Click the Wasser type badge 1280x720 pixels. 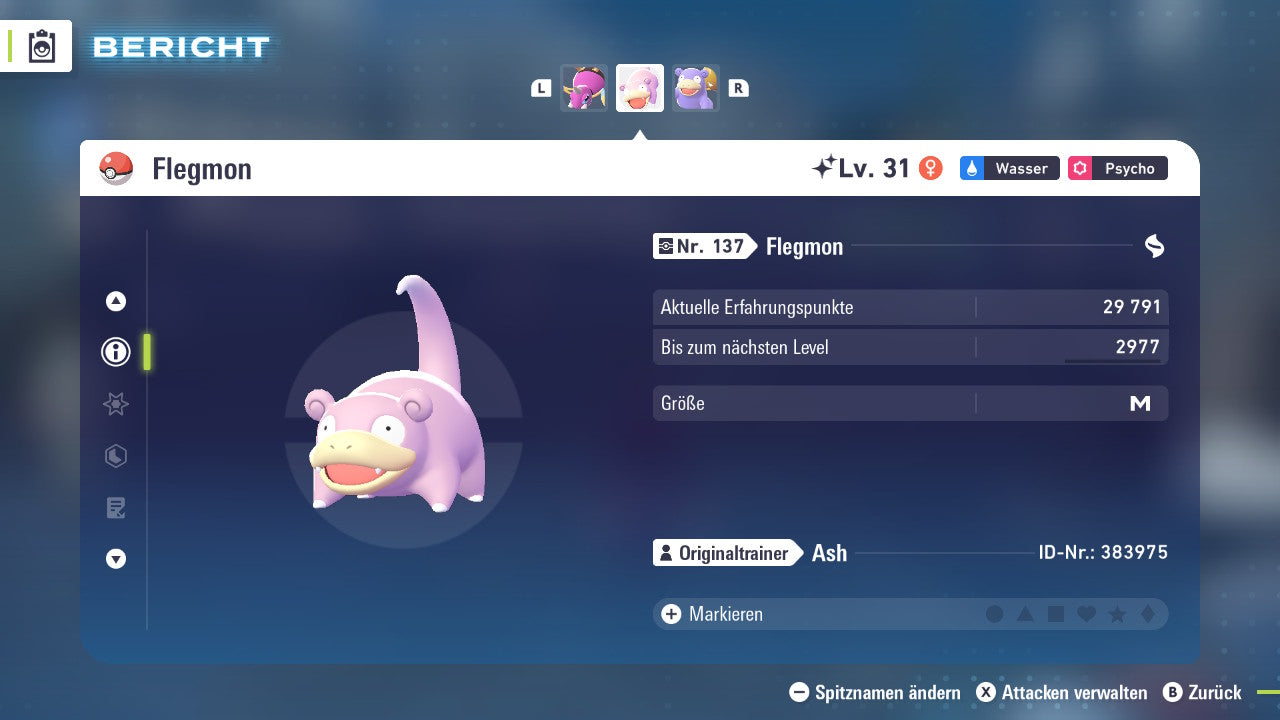[1009, 168]
